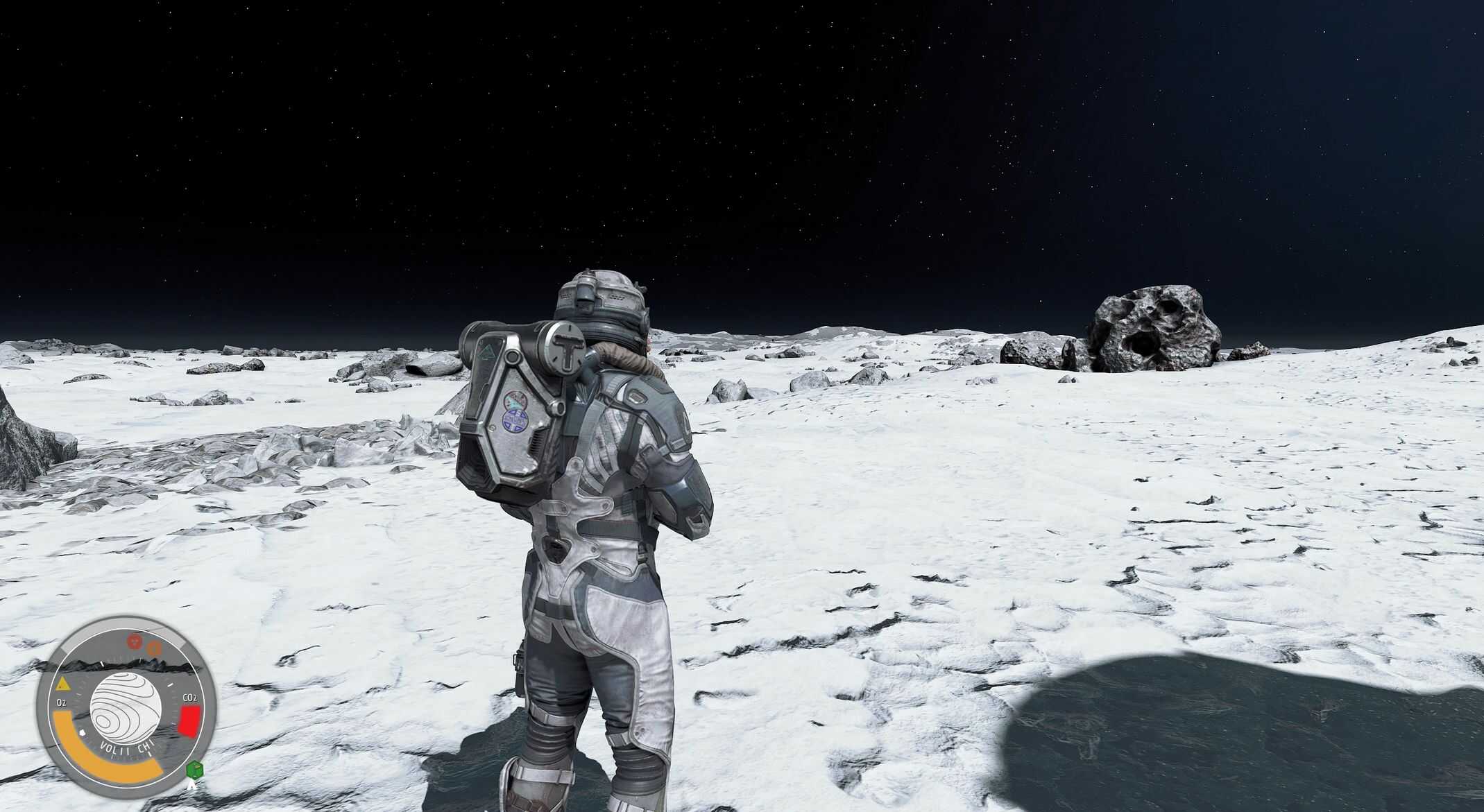
Task: Click the green hexagon icon beside the watch
Action: pyautogui.click(x=194, y=770)
